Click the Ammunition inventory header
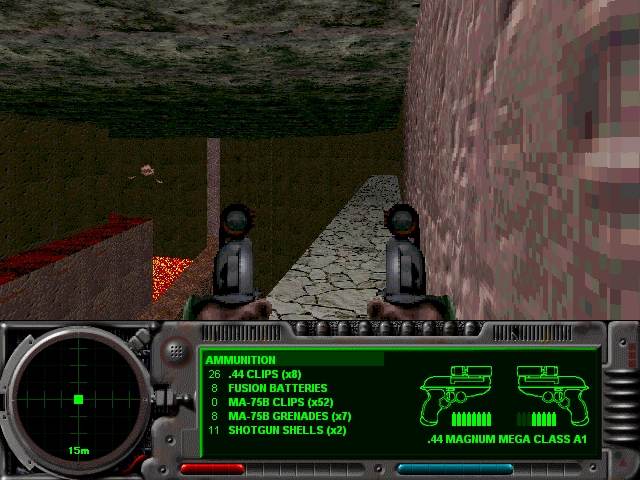Screen dimensions: 640x480 coord(241,360)
